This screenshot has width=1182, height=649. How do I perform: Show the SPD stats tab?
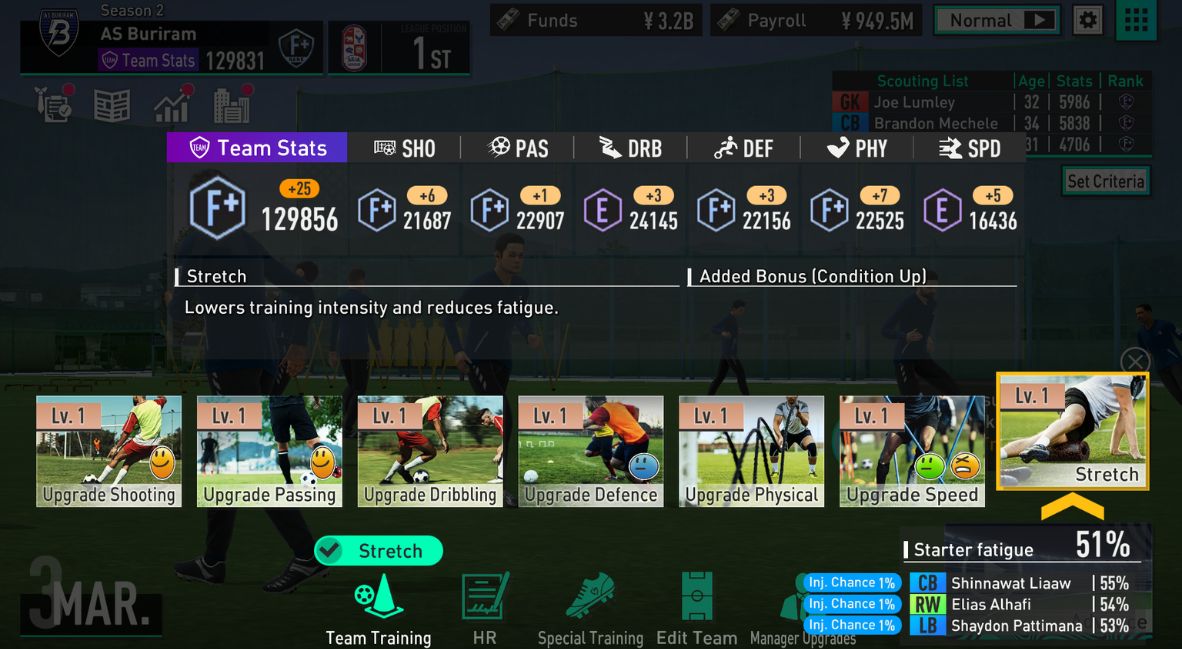pyautogui.click(x=970, y=148)
